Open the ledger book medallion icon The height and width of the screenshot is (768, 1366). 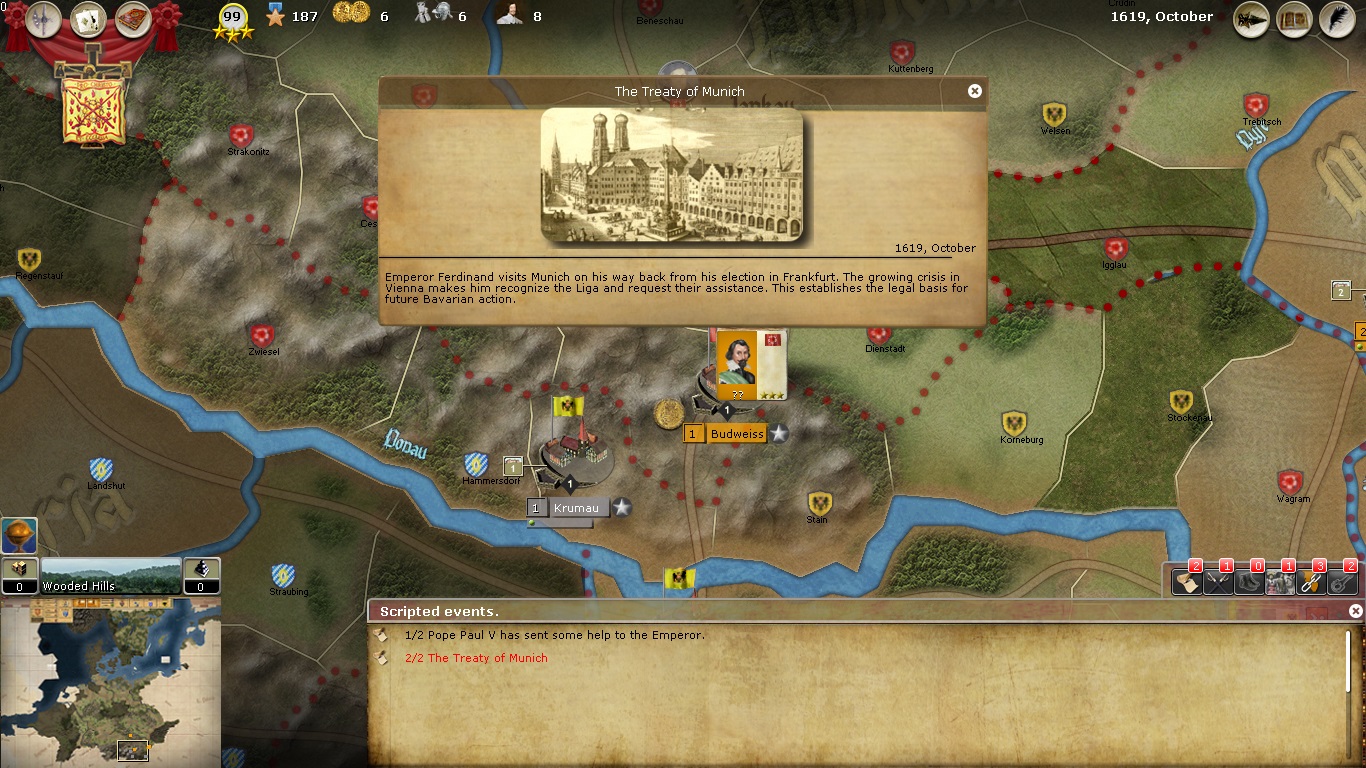pos(134,17)
